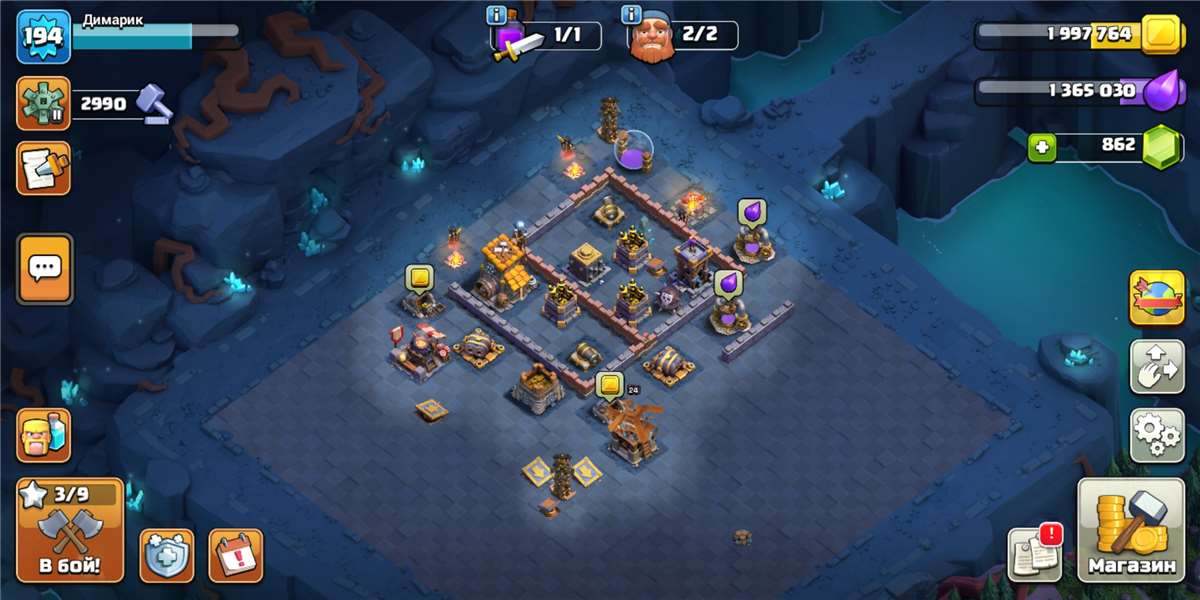Add gems with the green plus button
This screenshot has height=600, width=1200.
[1042, 148]
